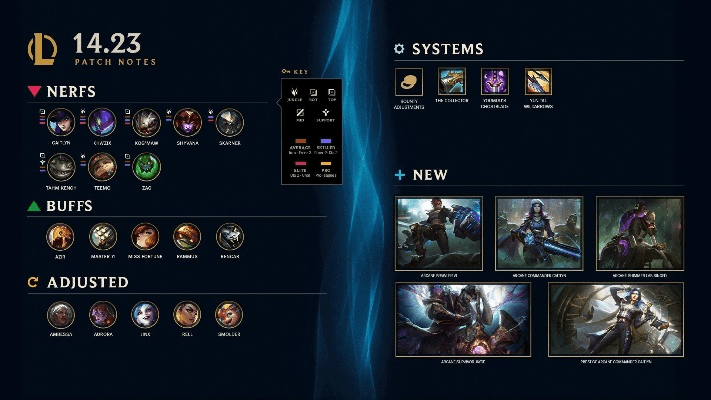The width and height of the screenshot is (711, 400).
Task: Click the Miss Fortune buff icon
Action: point(146,236)
